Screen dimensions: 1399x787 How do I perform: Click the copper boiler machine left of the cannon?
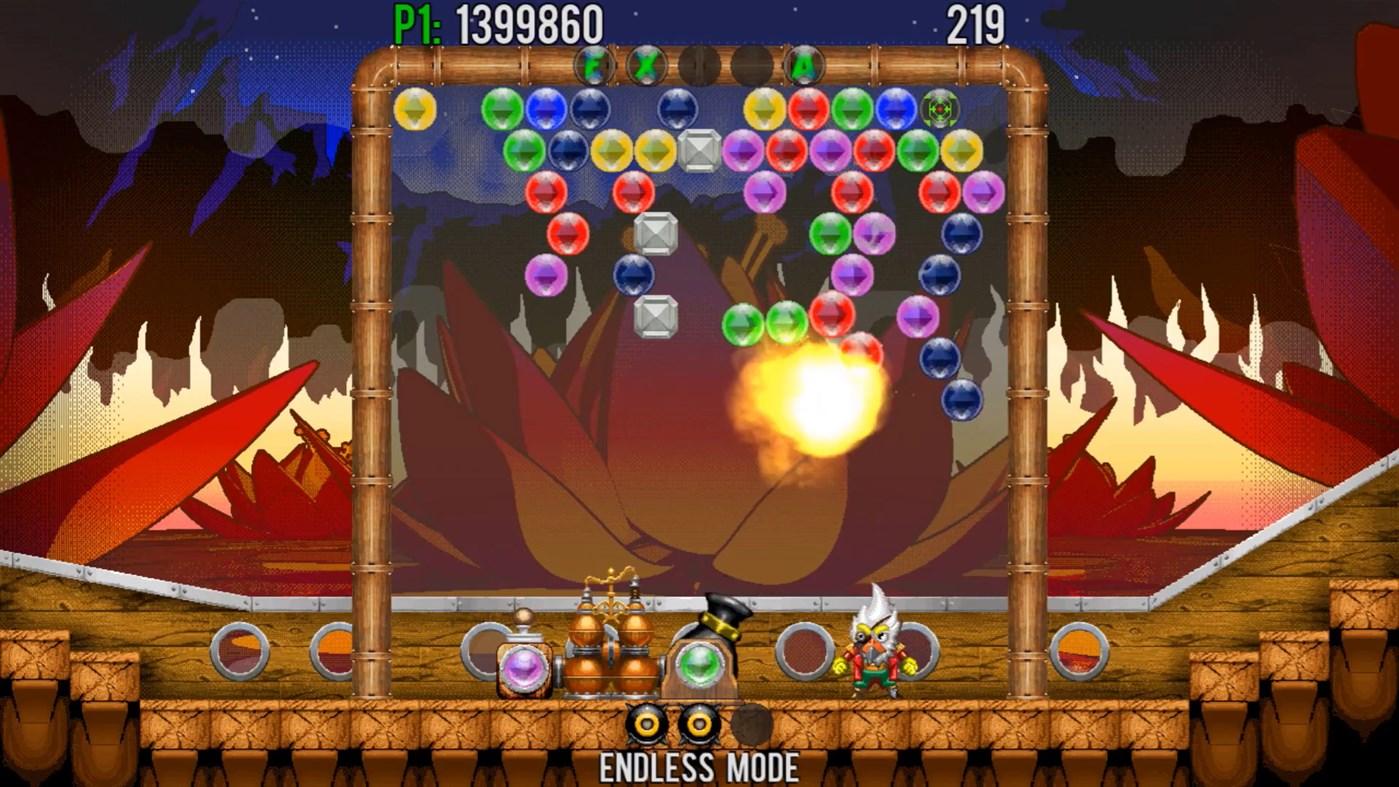coord(610,650)
